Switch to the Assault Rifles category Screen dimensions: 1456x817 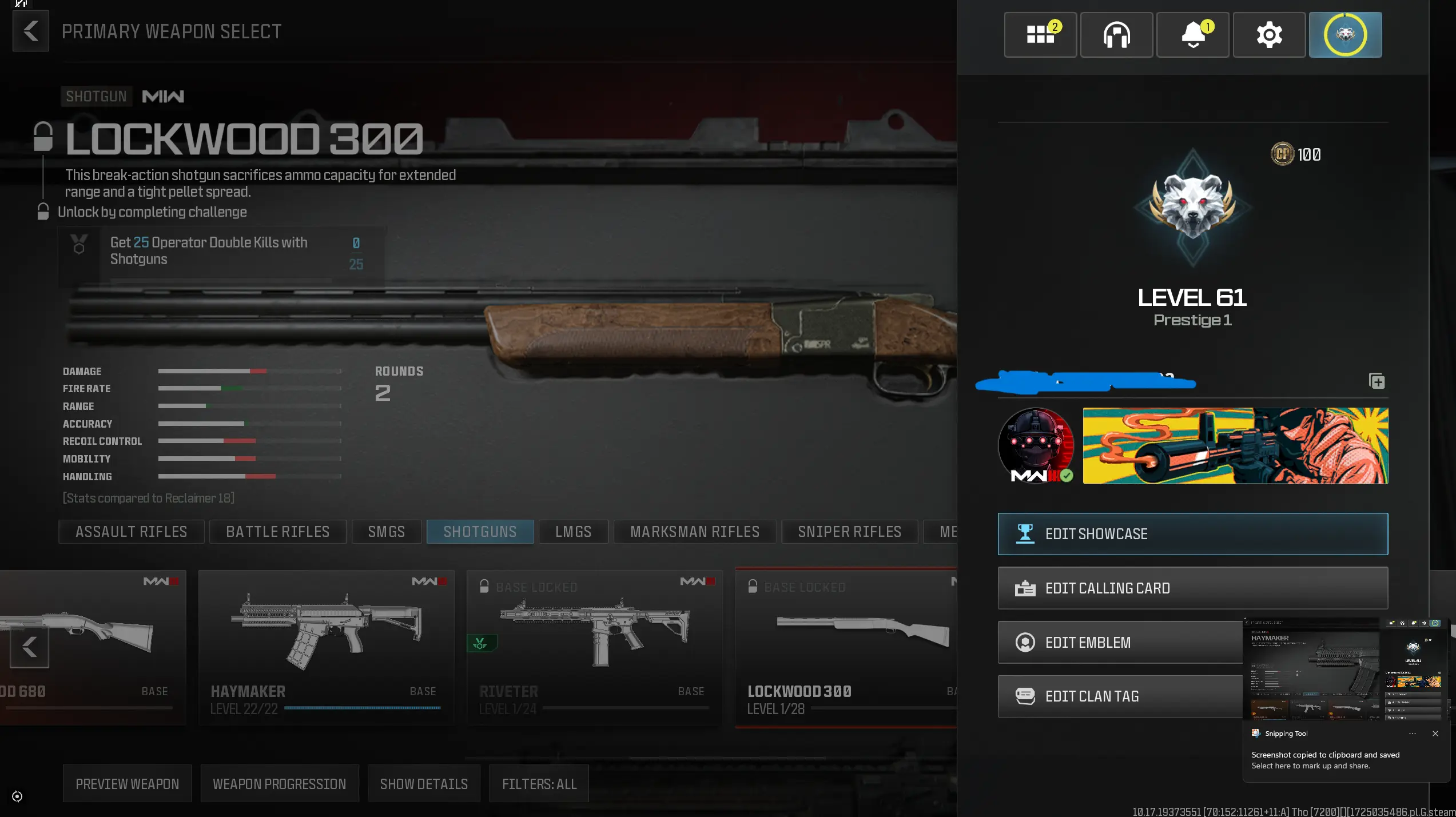coord(131,532)
